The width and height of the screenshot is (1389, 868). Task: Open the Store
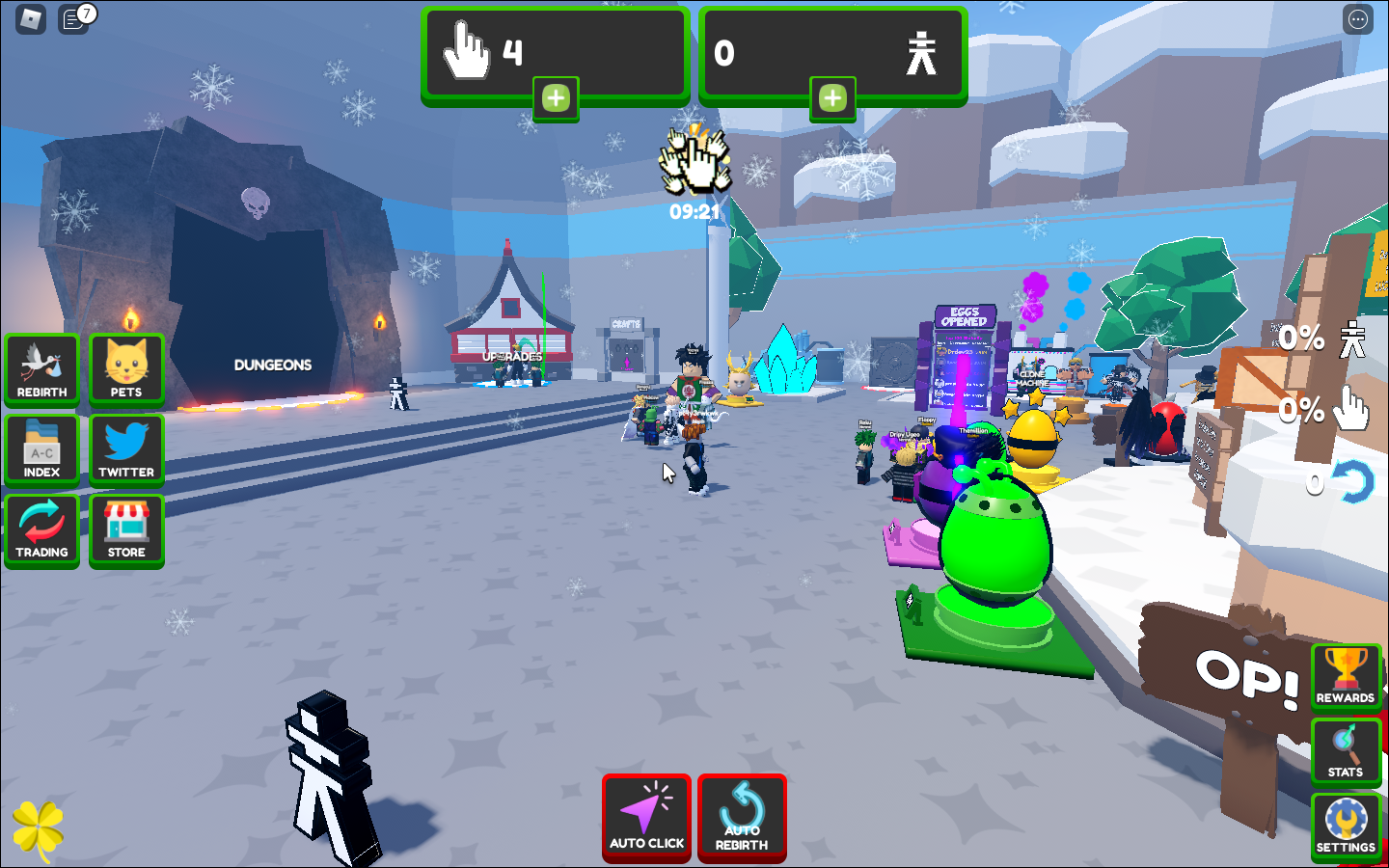coord(126,529)
